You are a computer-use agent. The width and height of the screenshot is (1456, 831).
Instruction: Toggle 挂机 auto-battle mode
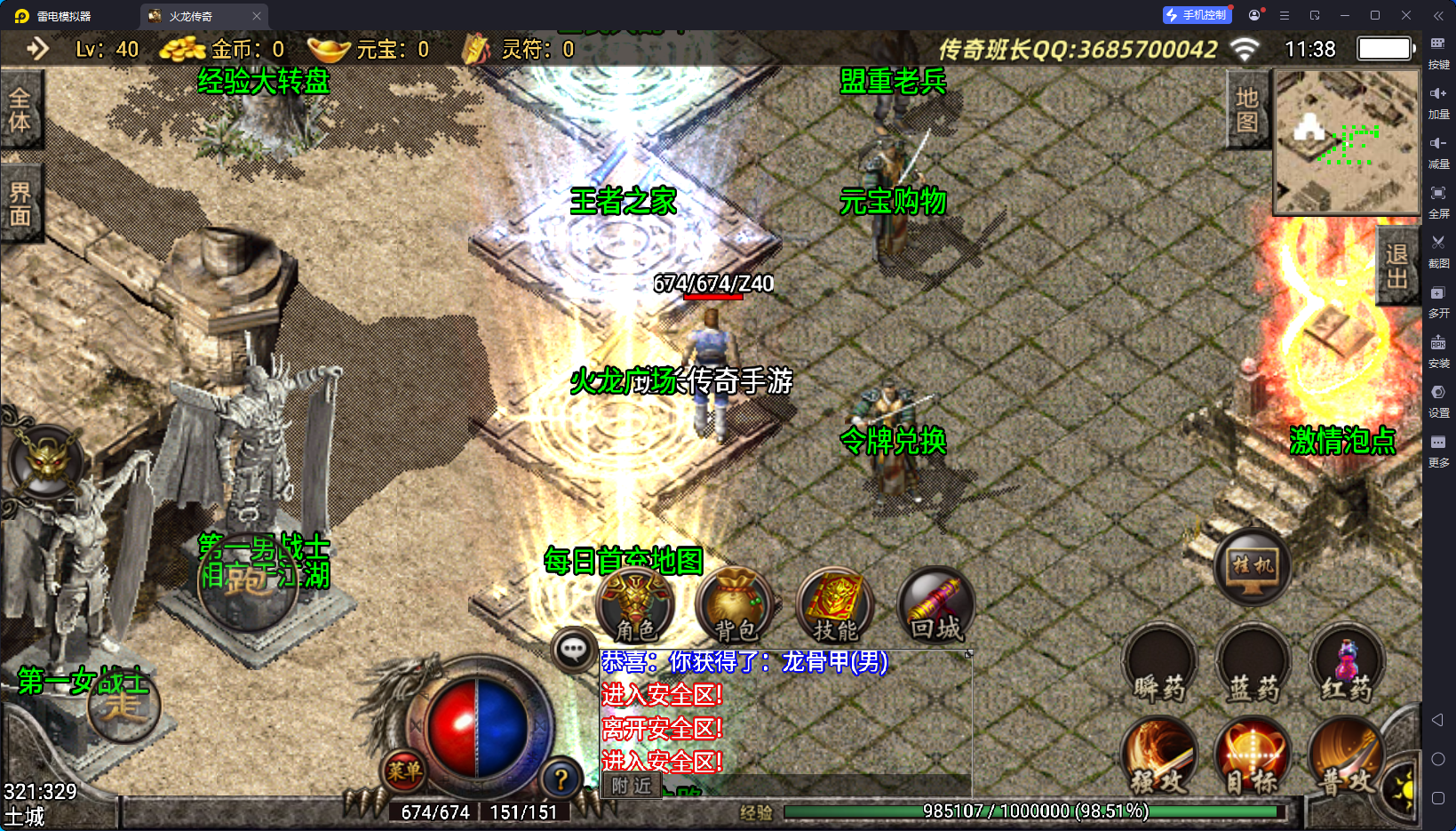click(x=1253, y=566)
